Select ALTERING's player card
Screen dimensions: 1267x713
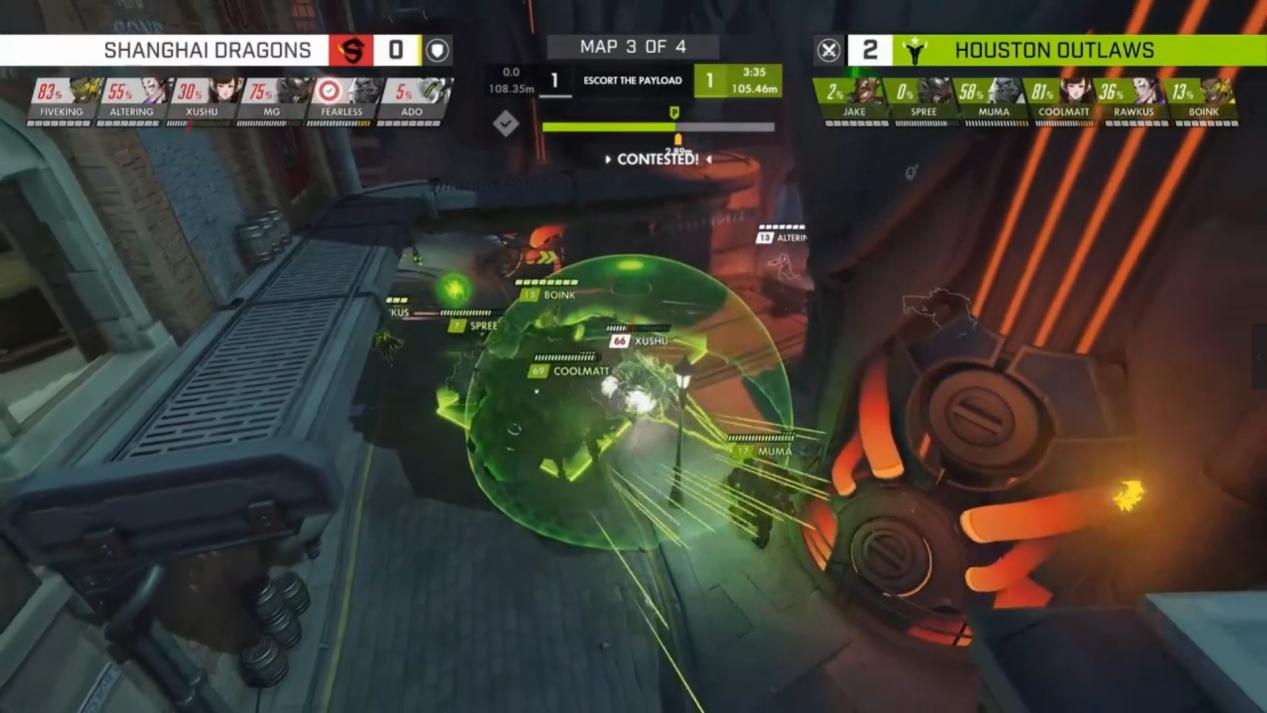coord(132,101)
